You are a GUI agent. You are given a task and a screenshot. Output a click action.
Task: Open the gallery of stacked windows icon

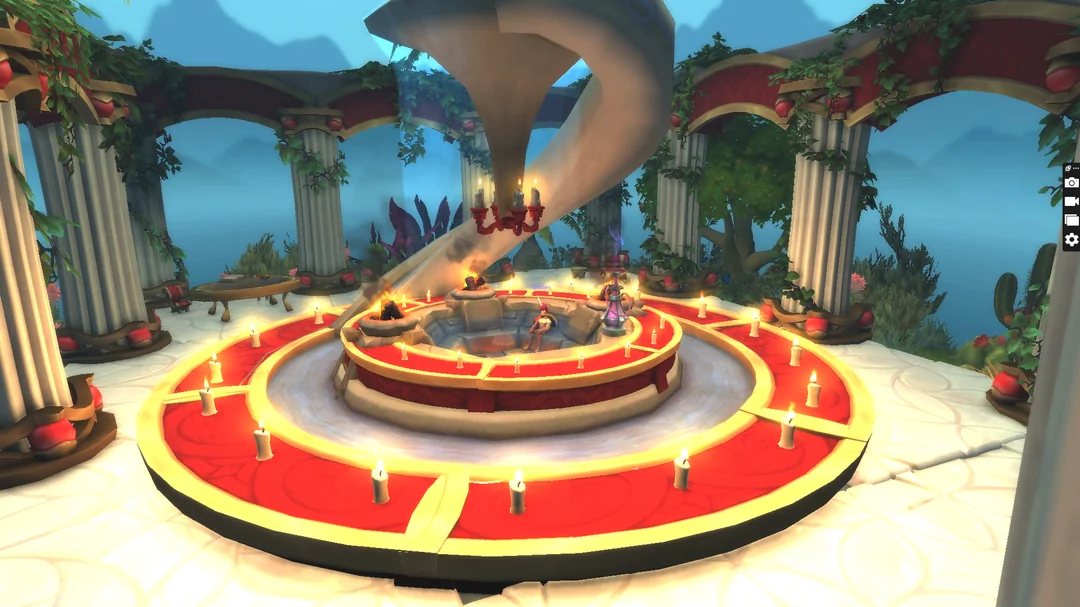point(1071,220)
